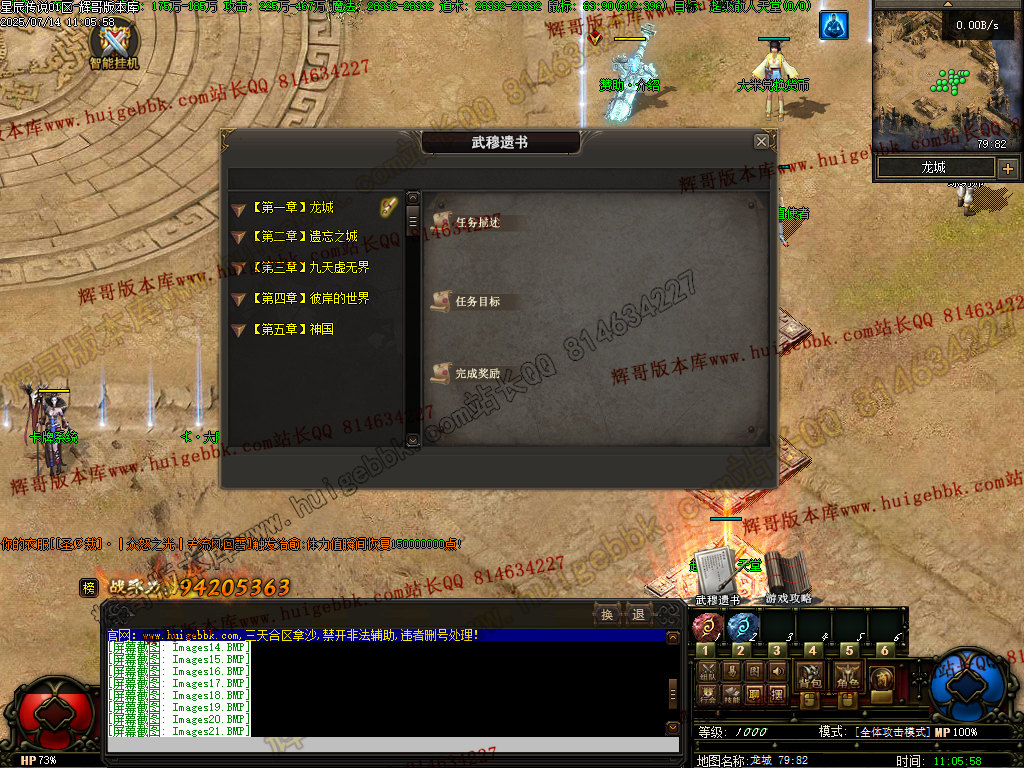This screenshot has height=768, width=1024.
Task: Click the 换 chat button
Action: pyautogui.click(x=606, y=614)
